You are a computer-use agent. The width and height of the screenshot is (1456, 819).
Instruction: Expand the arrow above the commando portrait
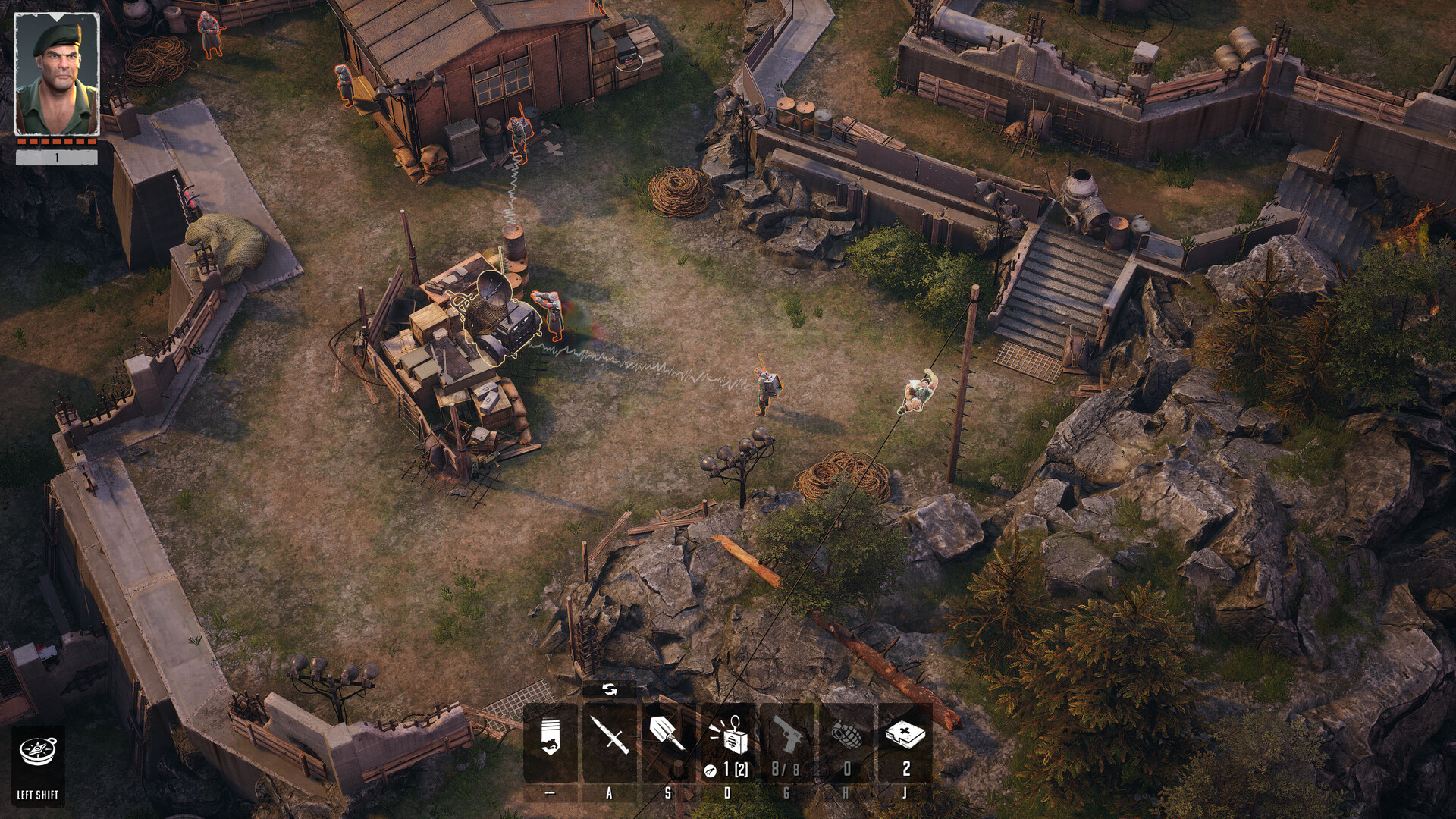pos(57,17)
